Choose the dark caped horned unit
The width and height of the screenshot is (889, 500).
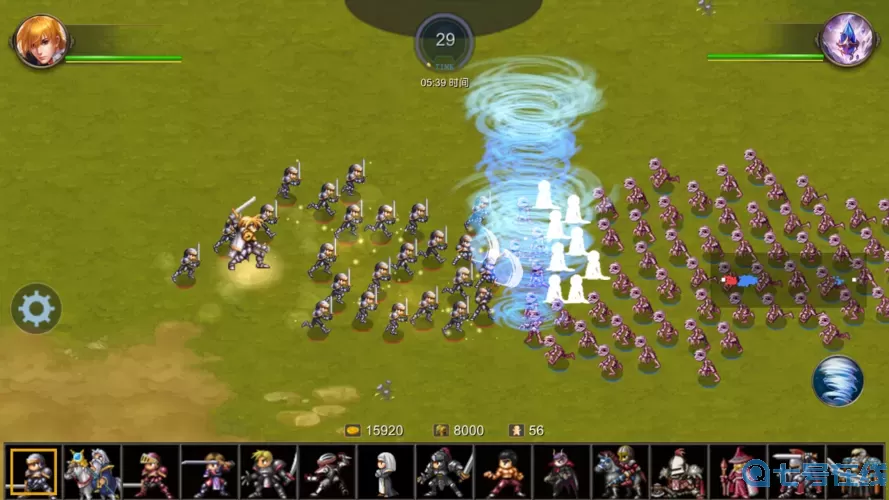click(561, 471)
